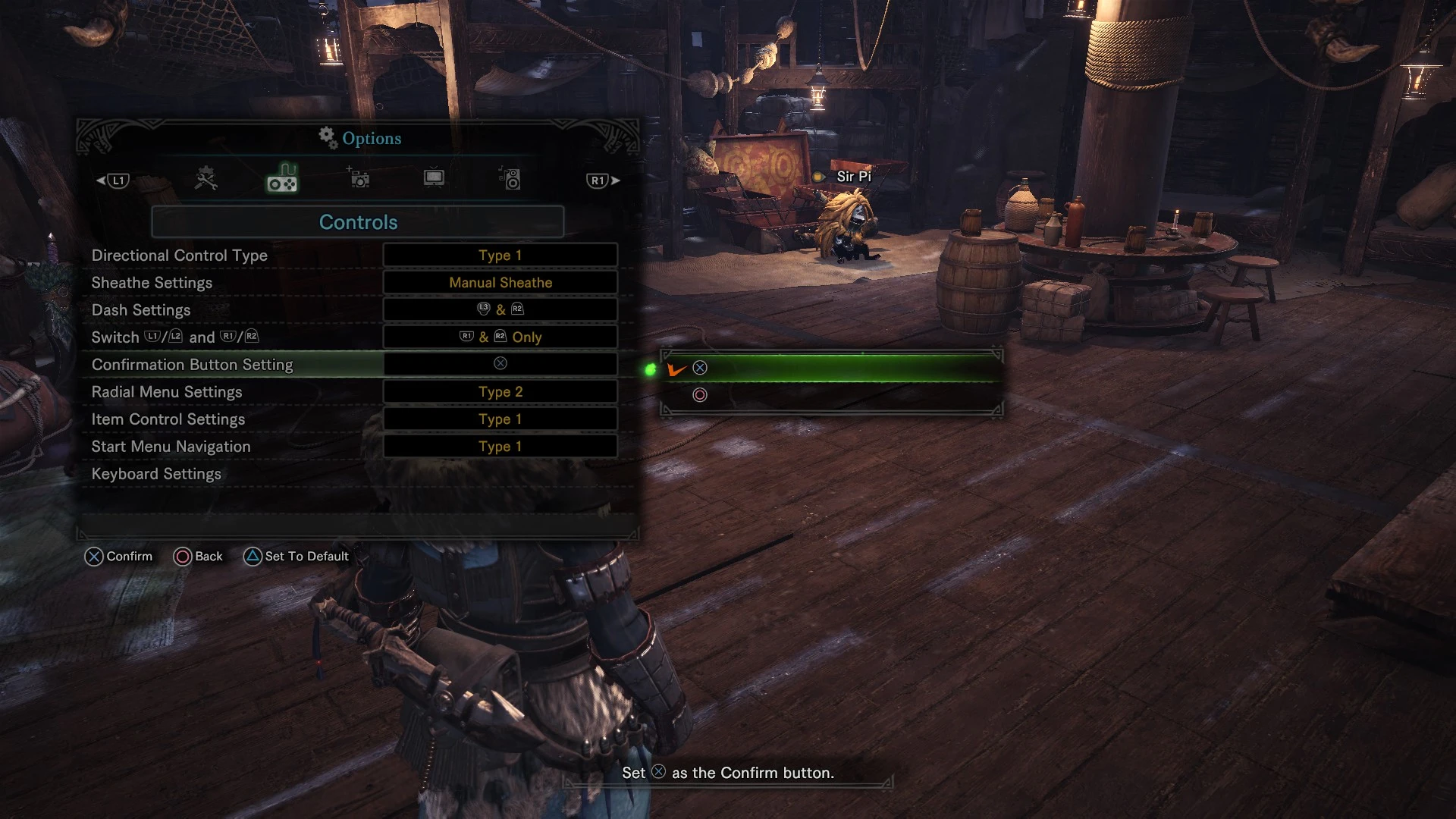Change the Sheathe Settings option
1456x819 pixels.
500,283
